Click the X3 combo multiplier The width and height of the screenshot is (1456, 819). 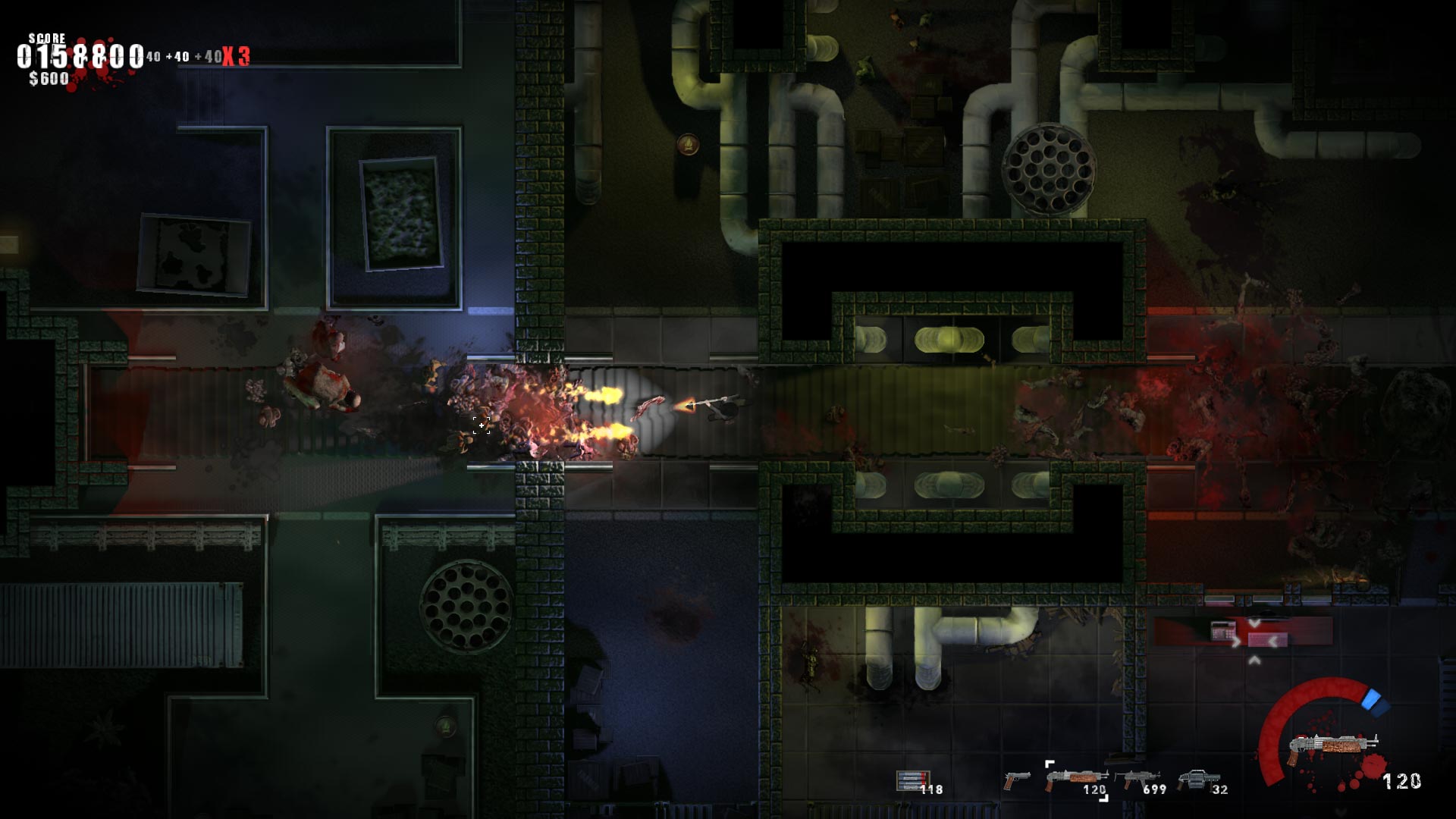235,55
